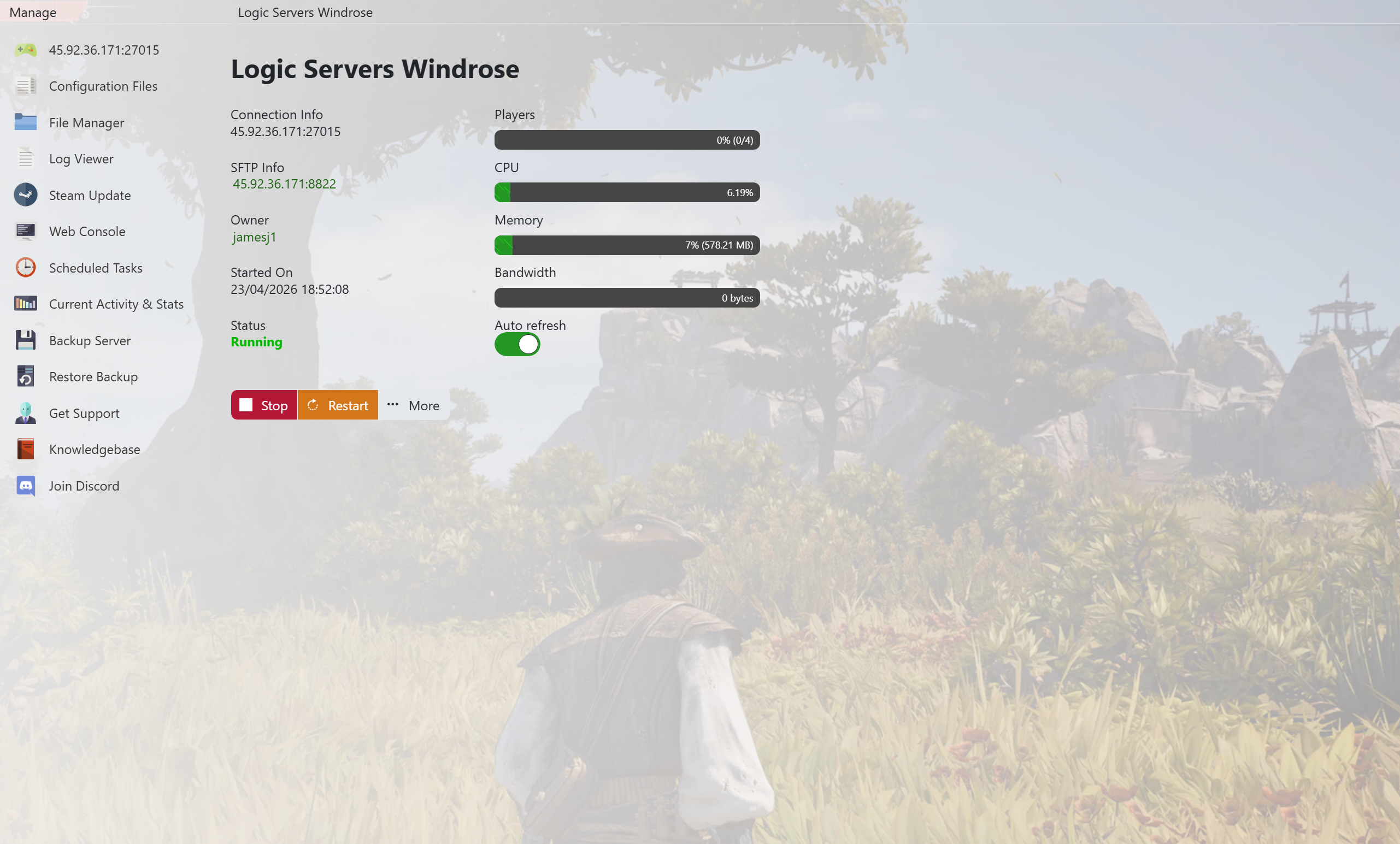Select the server address sidebar entry

[103, 50]
